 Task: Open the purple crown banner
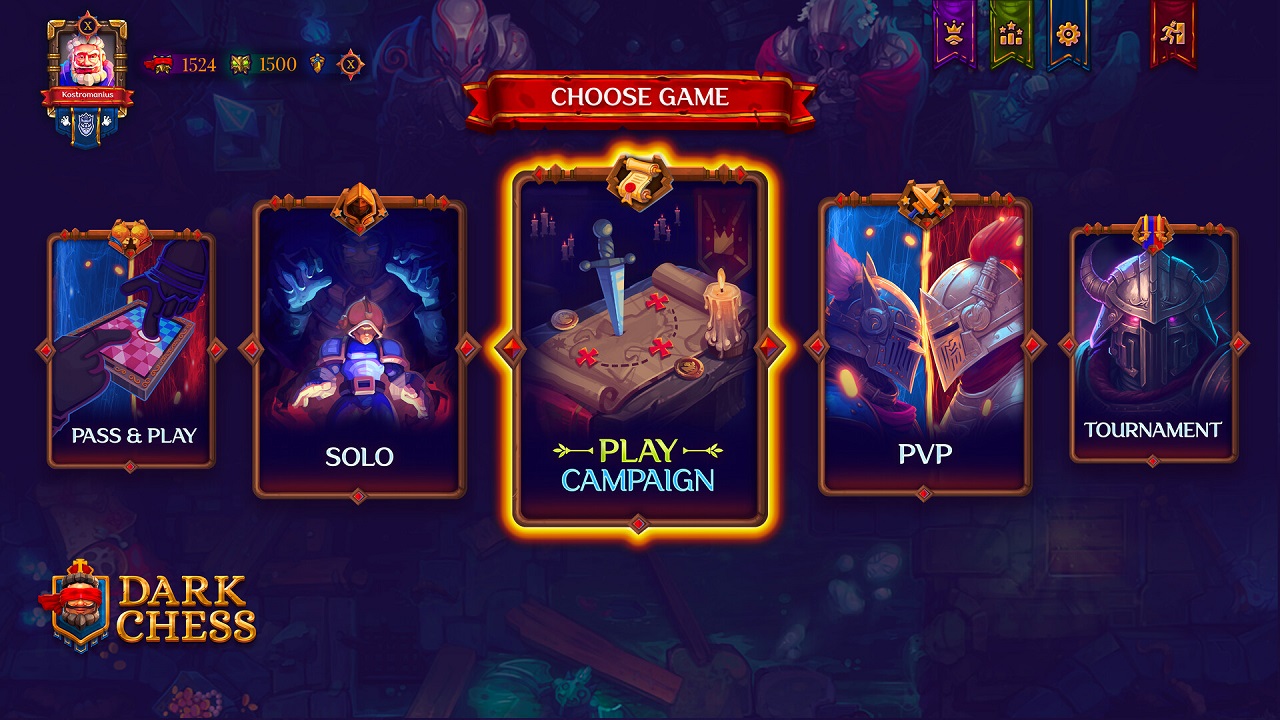pos(954,35)
